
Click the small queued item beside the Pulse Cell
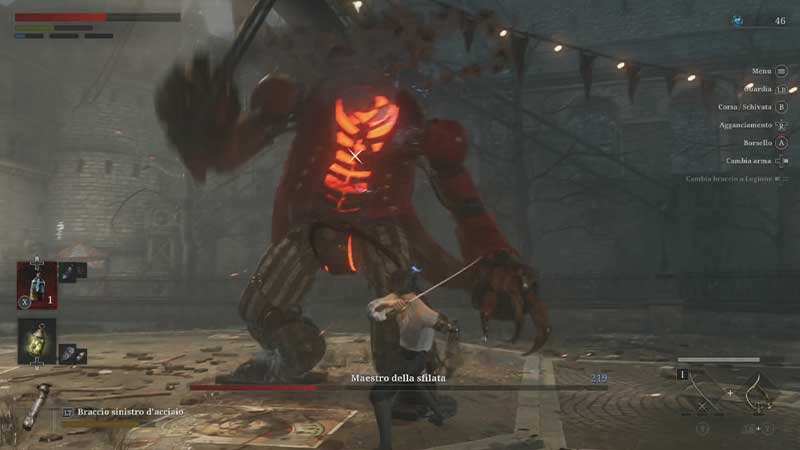[x=69, y=270]
